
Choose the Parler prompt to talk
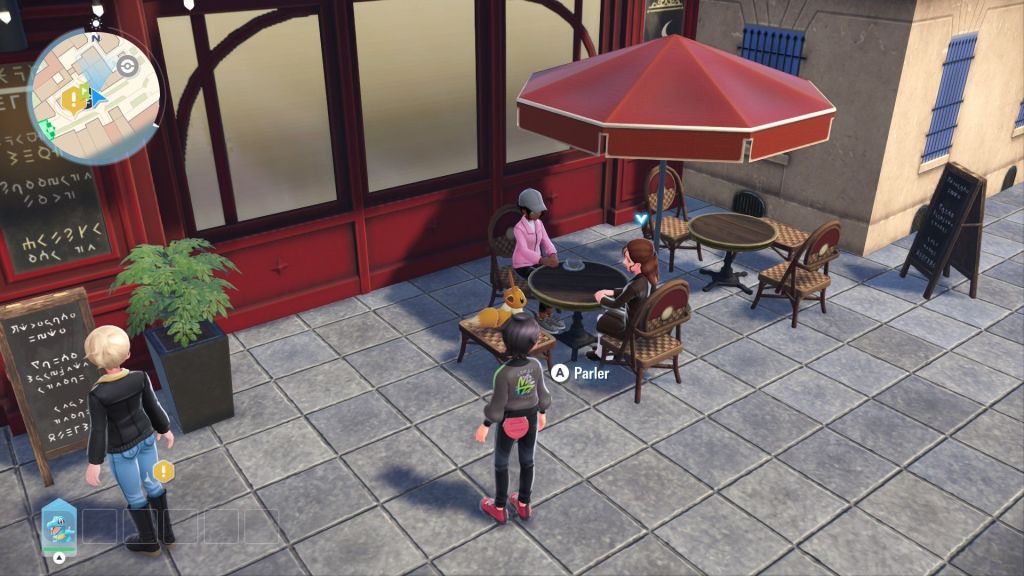coord(581,373)
